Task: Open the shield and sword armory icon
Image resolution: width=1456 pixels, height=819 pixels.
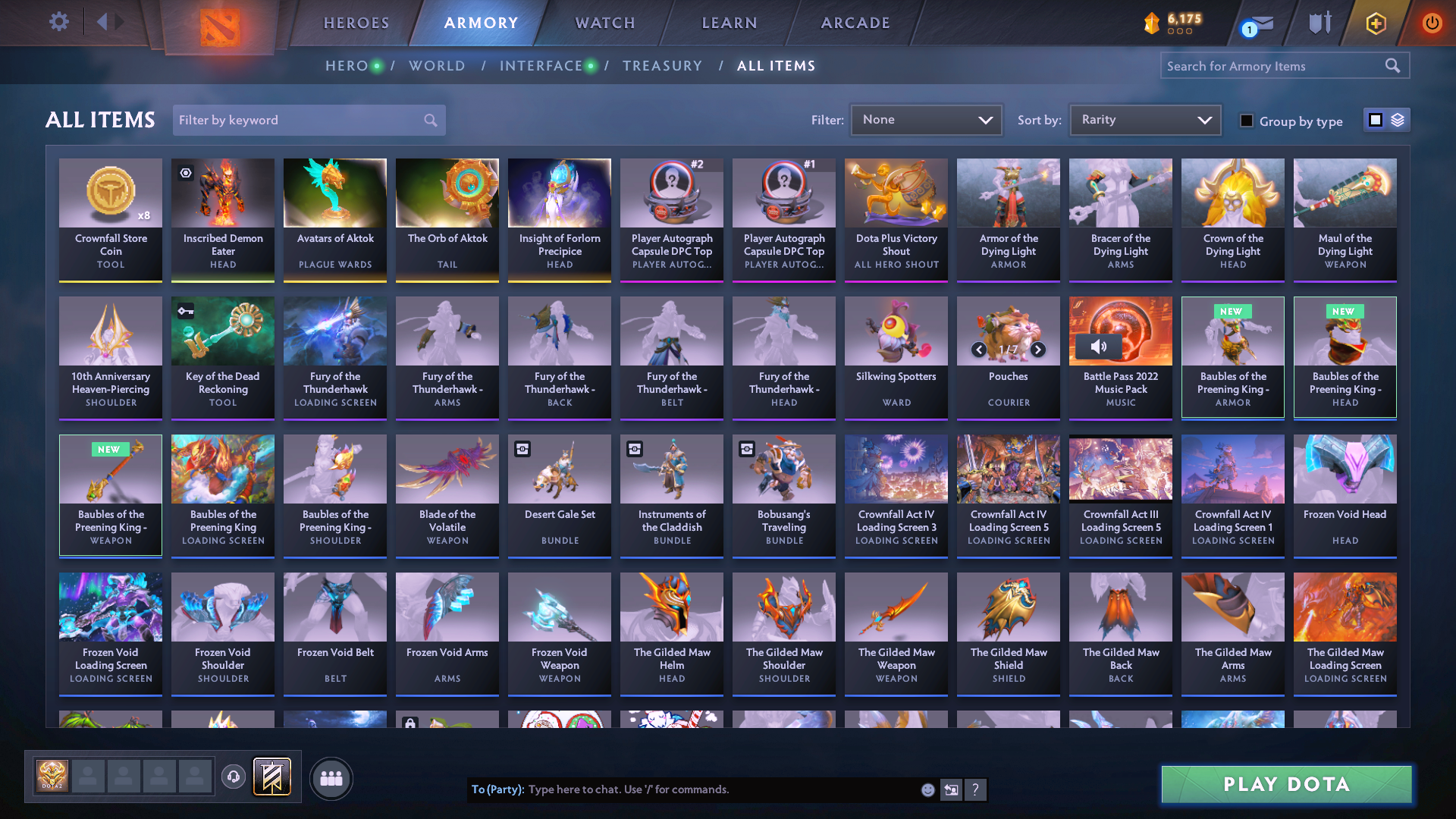Action: click(x=1319, y=22)
